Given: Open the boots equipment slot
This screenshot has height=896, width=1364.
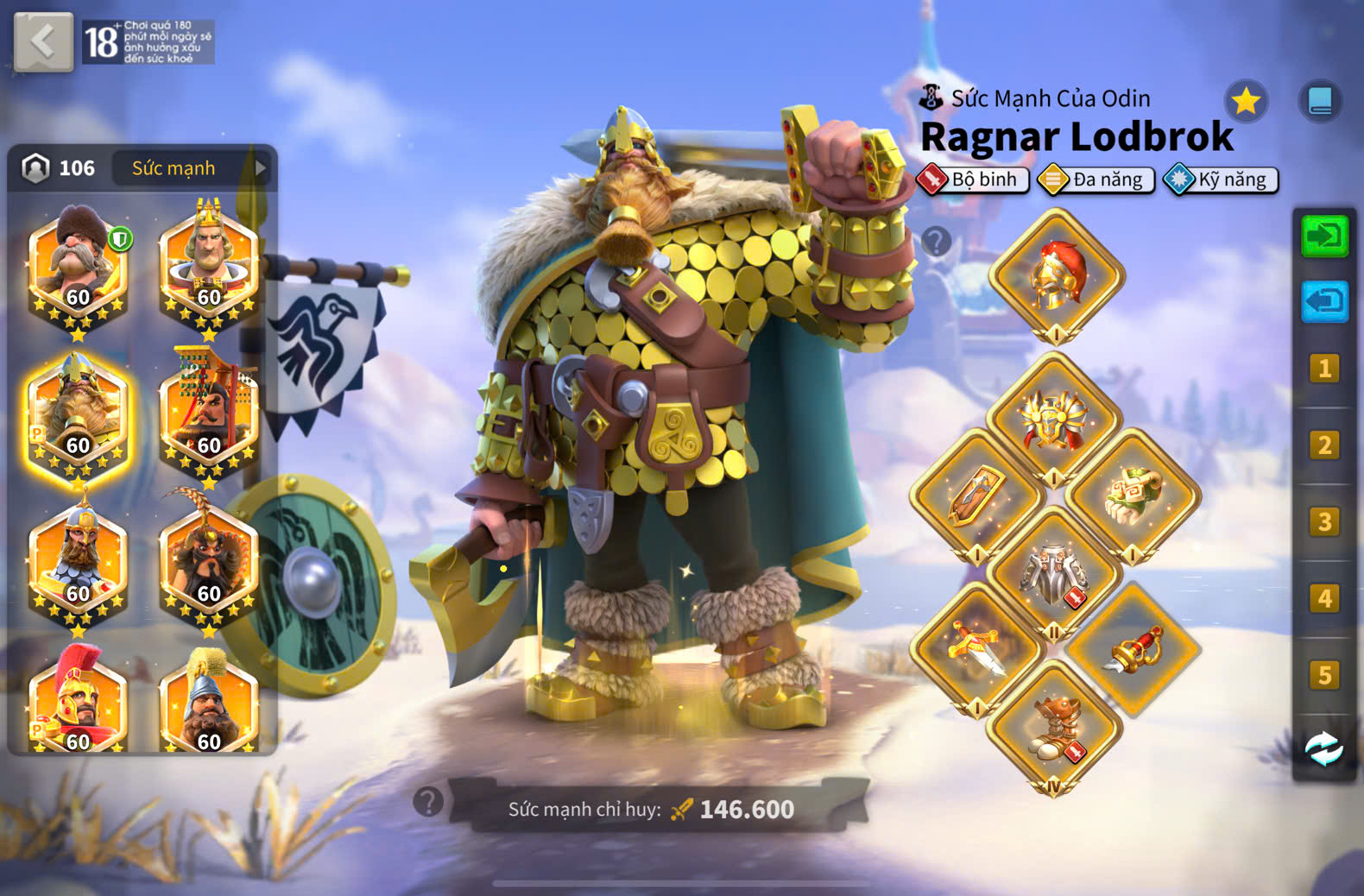Looking at the screenshot, I should tap(1053, 727).
